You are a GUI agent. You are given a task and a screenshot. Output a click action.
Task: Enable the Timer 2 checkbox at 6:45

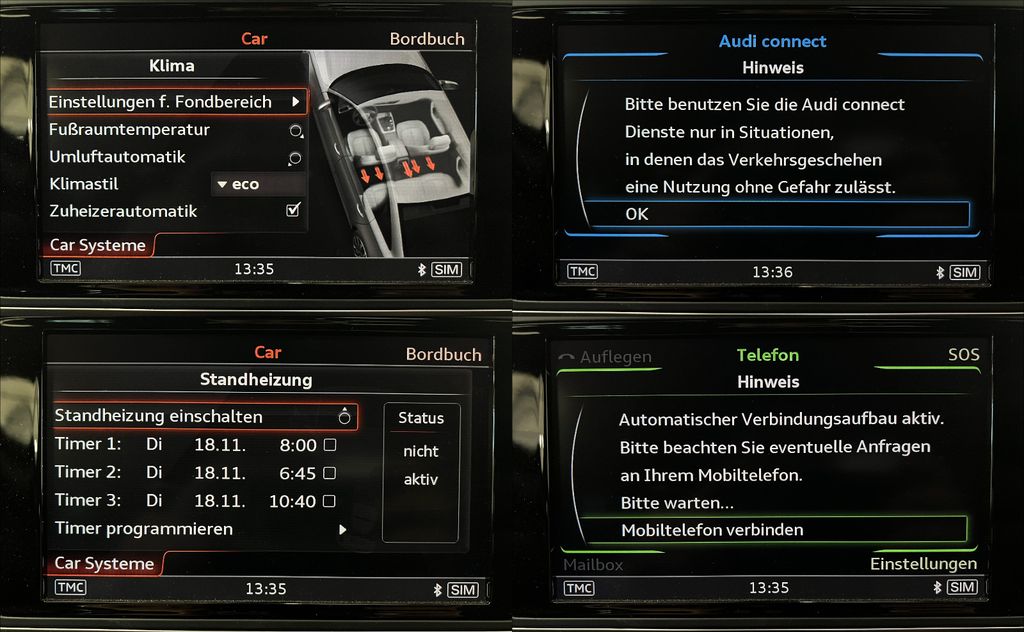[329, 473]
